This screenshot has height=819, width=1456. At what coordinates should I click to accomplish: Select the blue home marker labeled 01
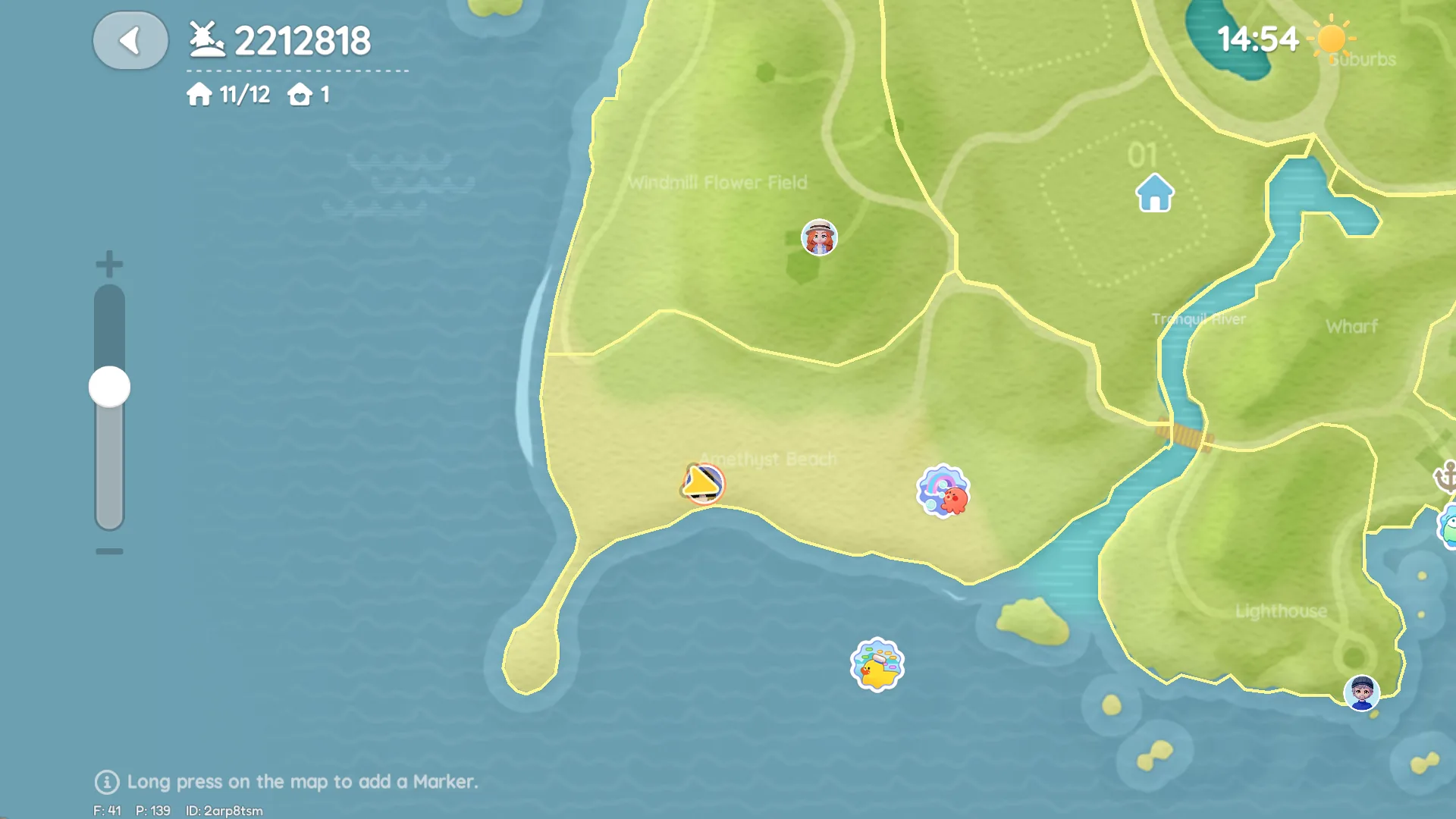pos(1153,193)
